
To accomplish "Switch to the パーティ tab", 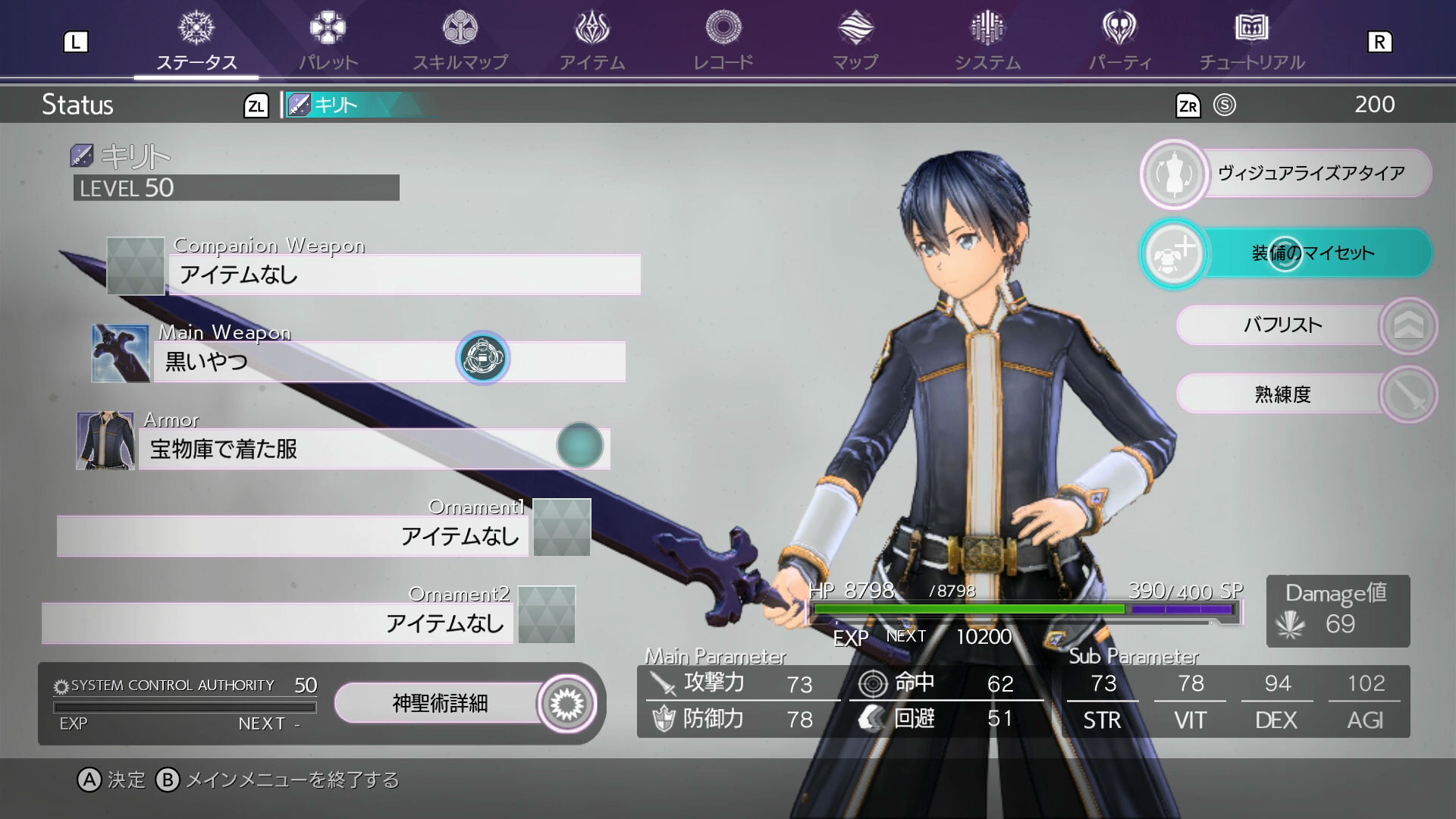I will point(1119,42).
